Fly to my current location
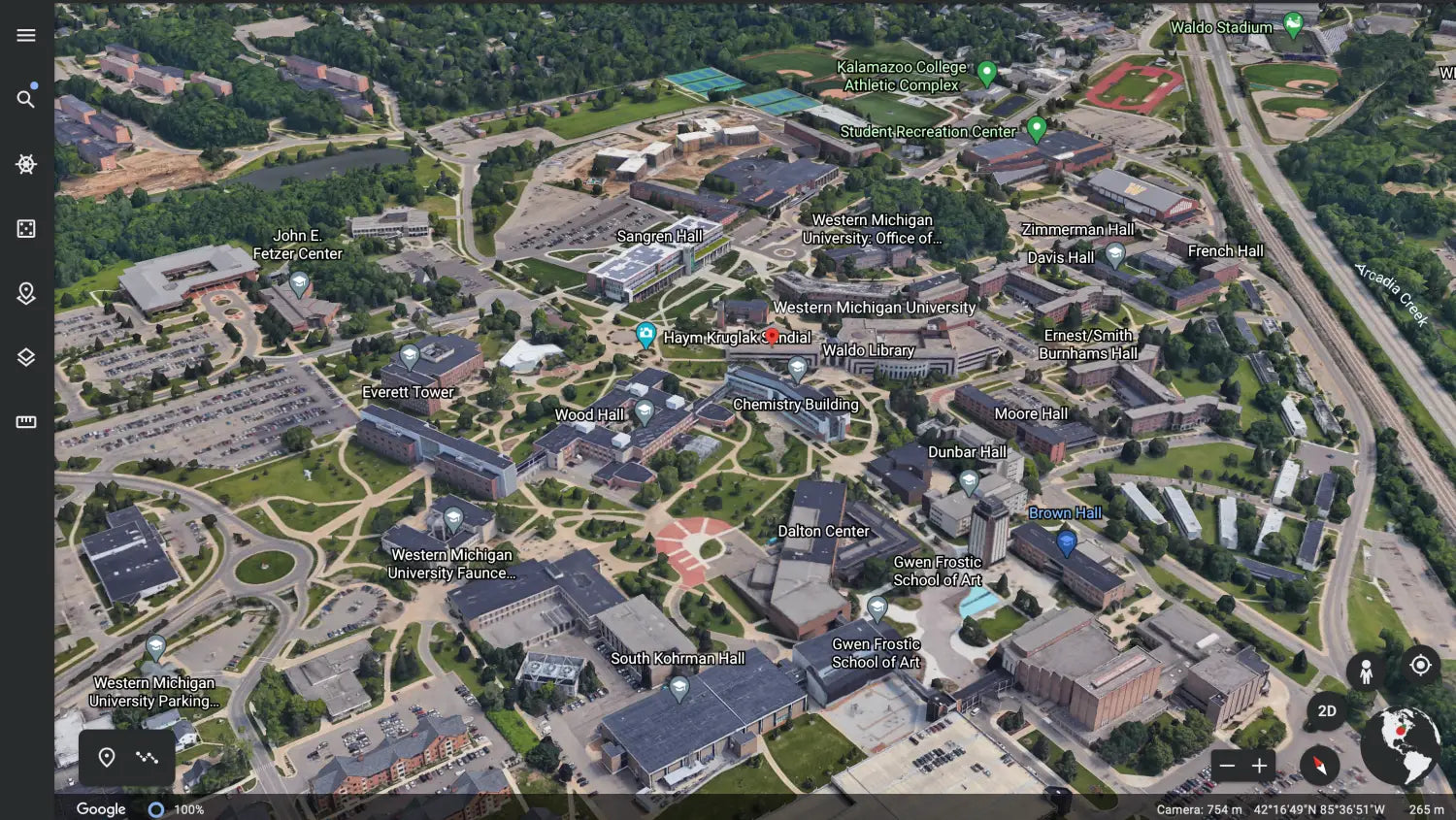The image size is (1456, 820). point(1420,665)
